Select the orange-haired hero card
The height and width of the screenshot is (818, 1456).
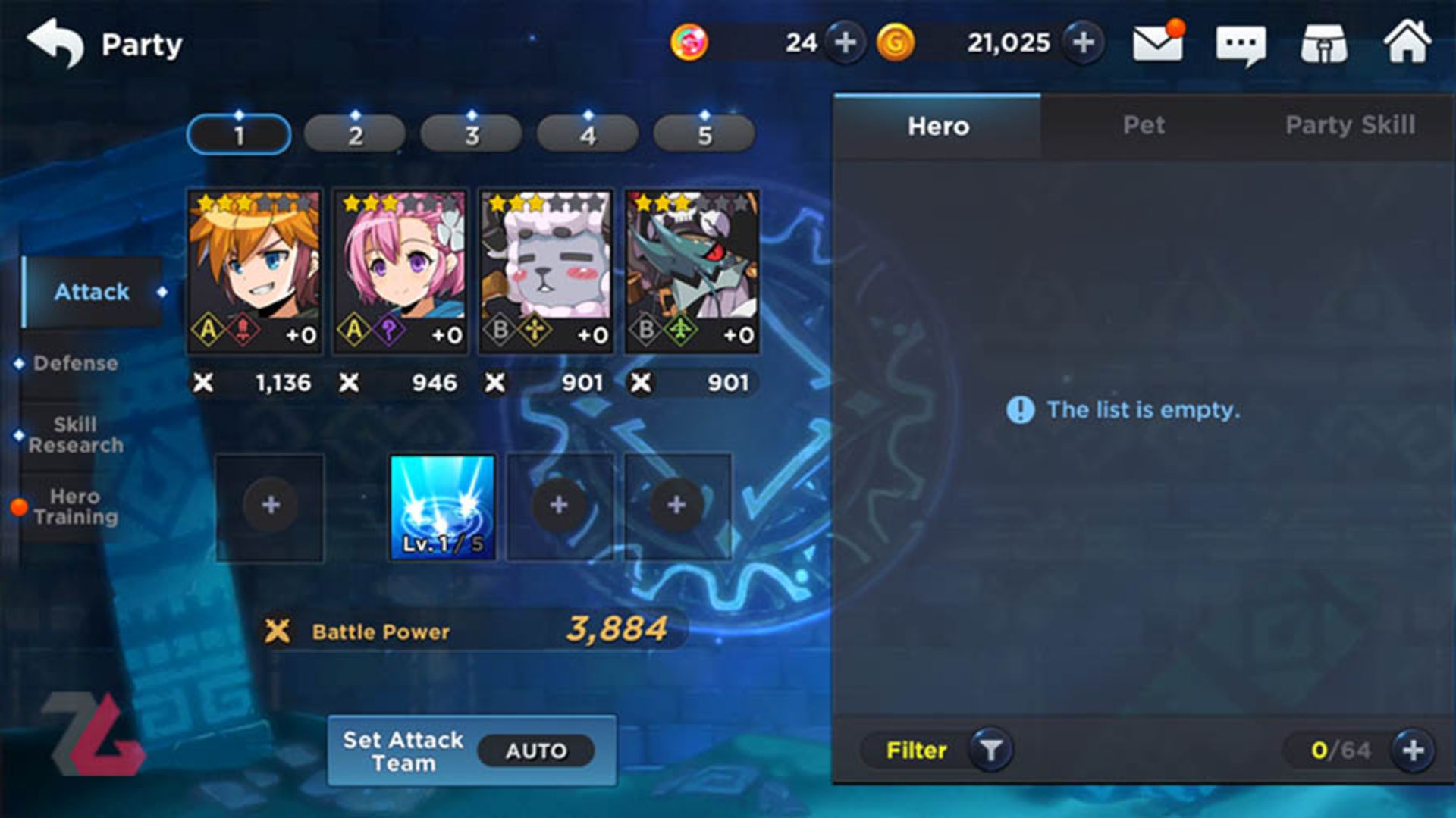pyautogui.click(x=254, y=271)
